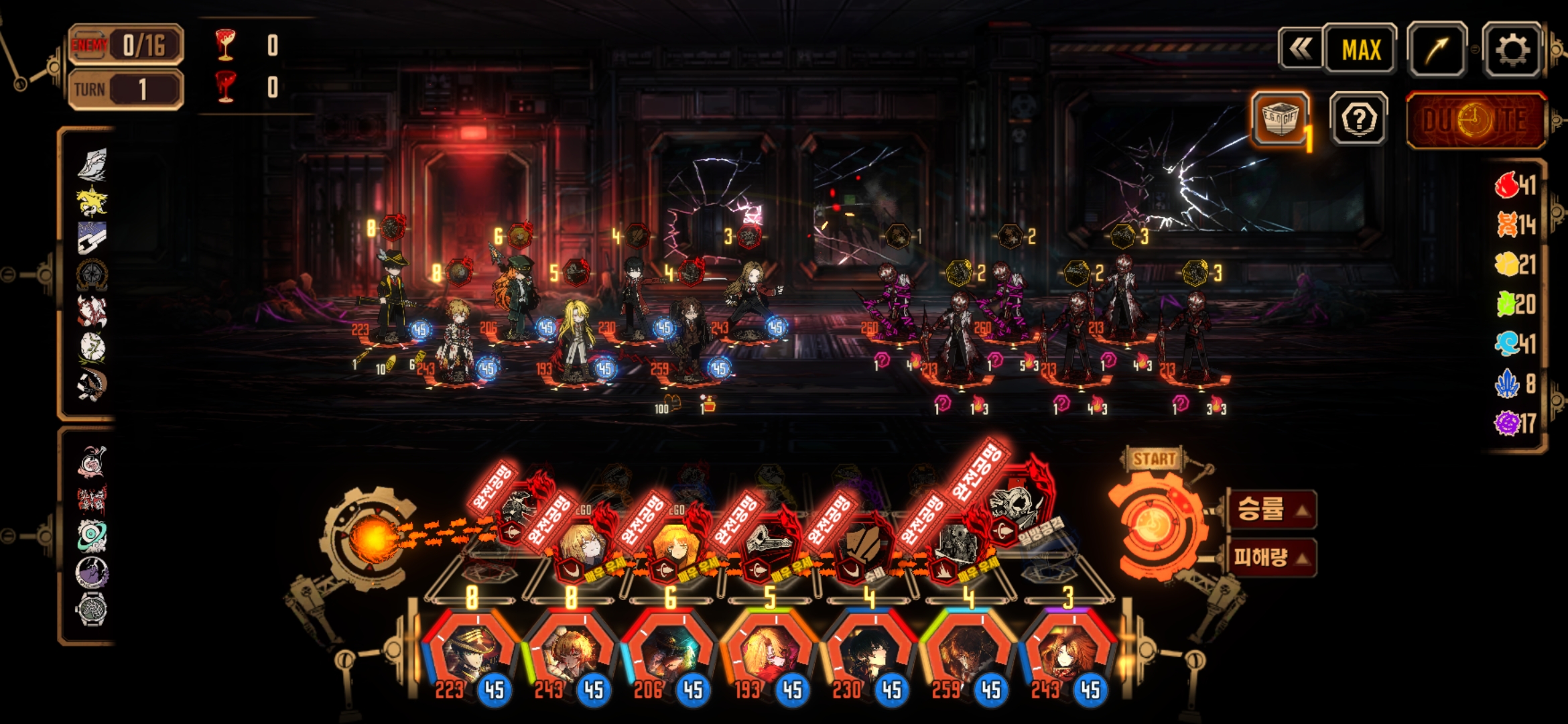Choose the 피해량 auto-select option
Image resolution: width=1568 pixels, height=724 pixels.
coord(1271,557)
